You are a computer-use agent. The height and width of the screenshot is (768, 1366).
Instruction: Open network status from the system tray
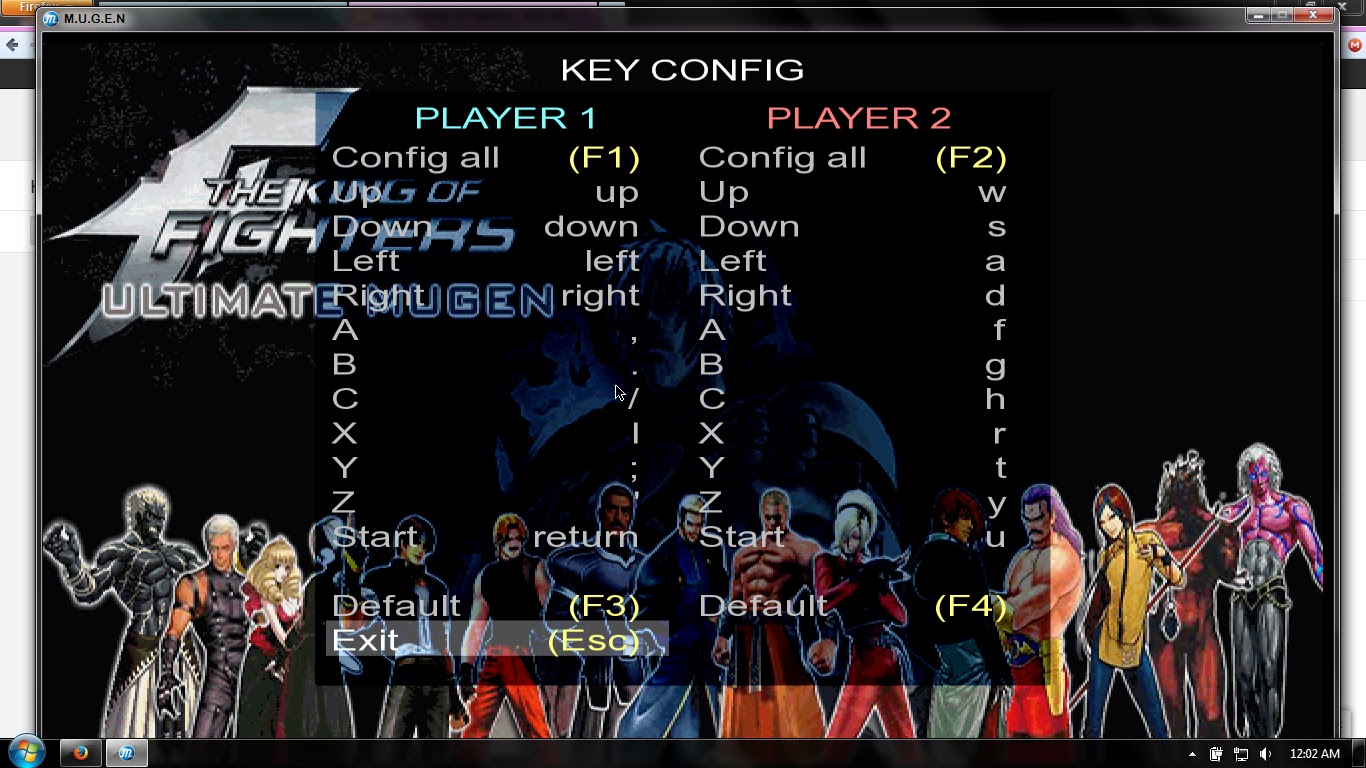tap(1241, 752)
